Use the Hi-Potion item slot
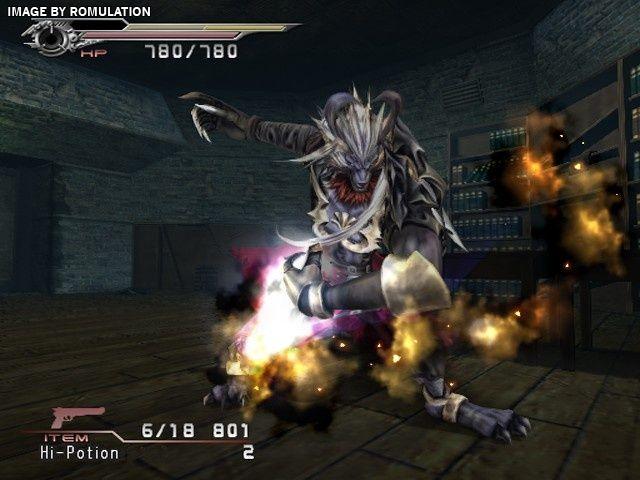This screenshot has height=480, width=640. (80, 453)
